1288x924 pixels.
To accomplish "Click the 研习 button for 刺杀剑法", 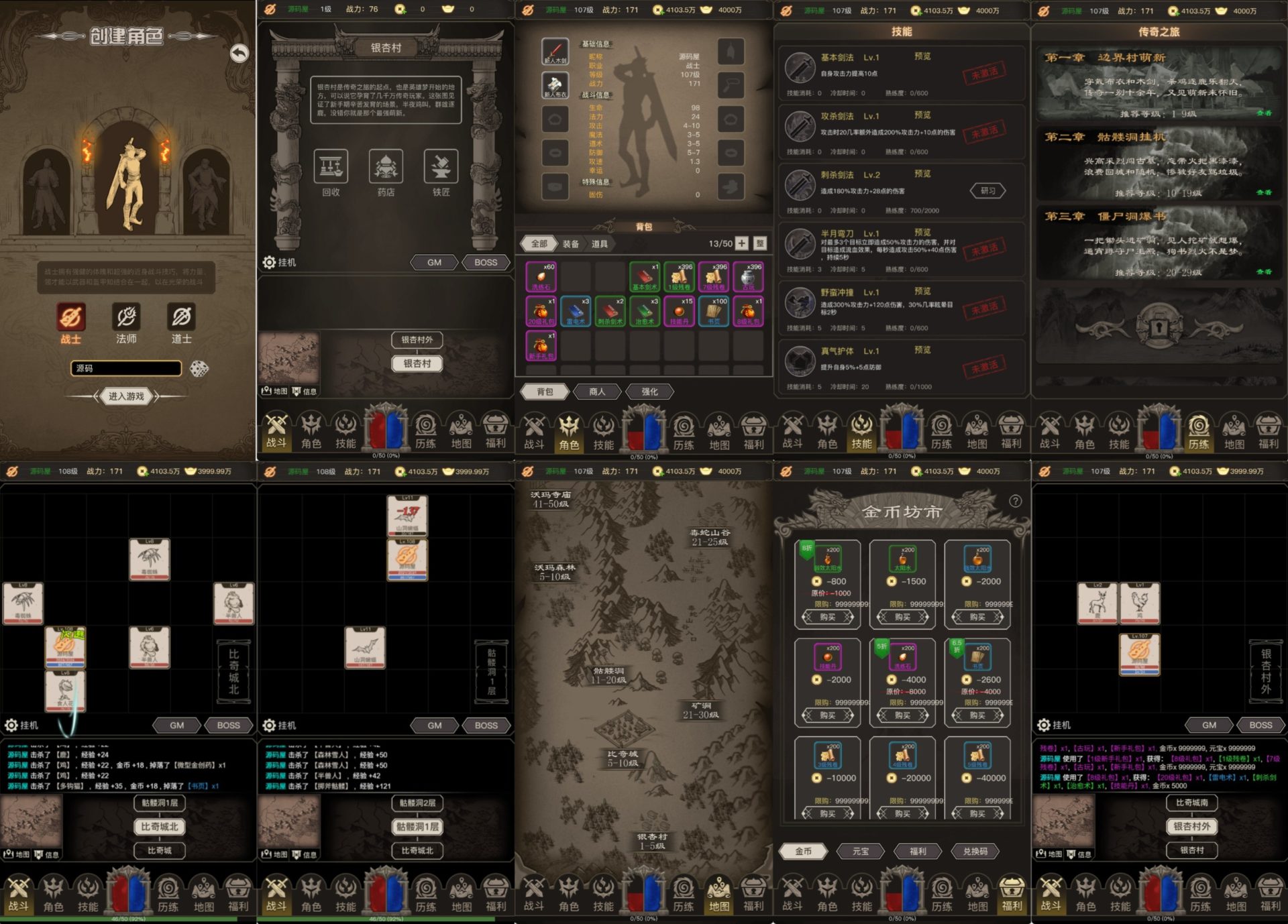I will (987, 191).
